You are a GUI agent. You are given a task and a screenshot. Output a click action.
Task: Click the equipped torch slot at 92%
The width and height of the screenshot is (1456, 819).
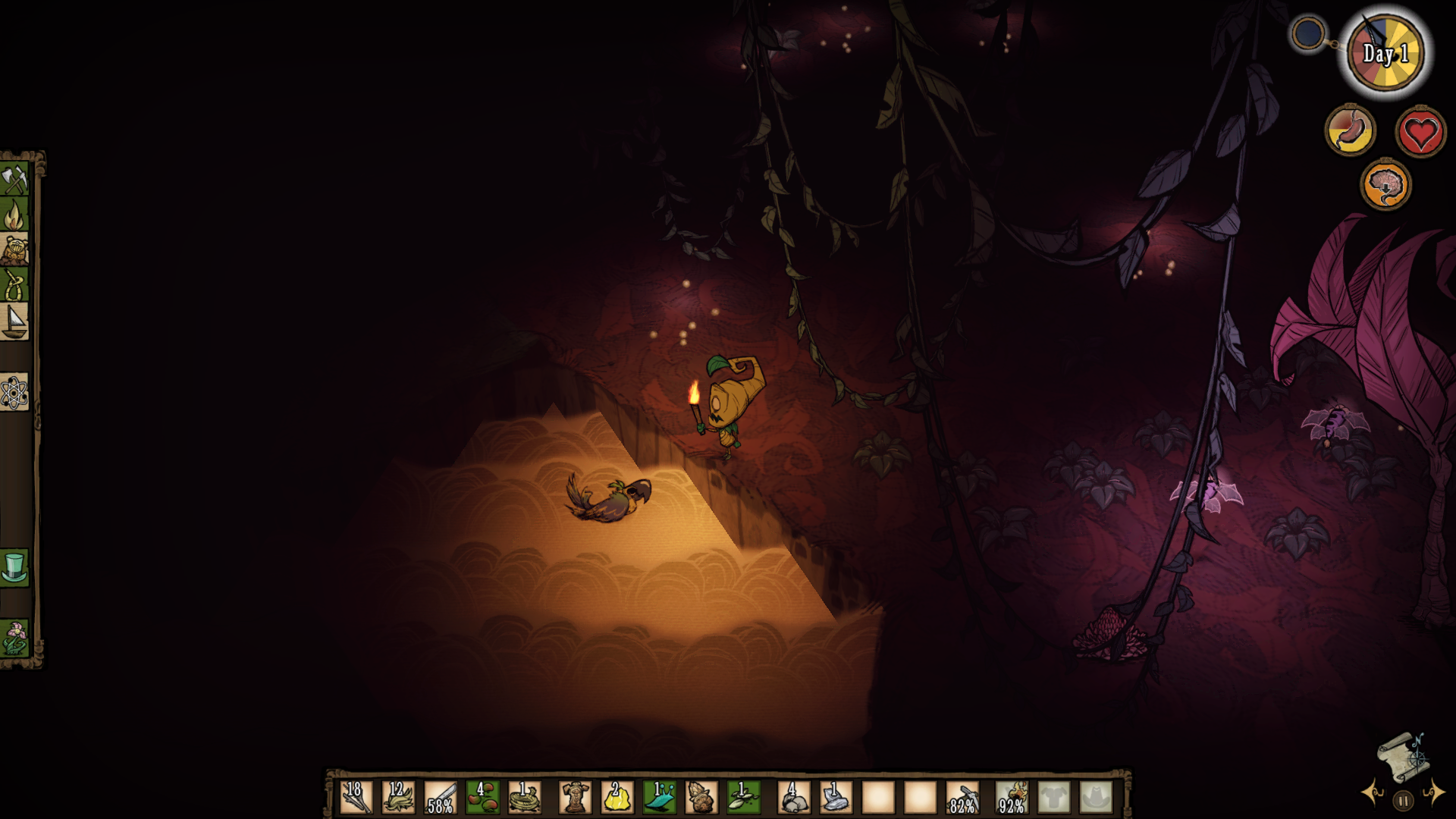[1012, 798]
